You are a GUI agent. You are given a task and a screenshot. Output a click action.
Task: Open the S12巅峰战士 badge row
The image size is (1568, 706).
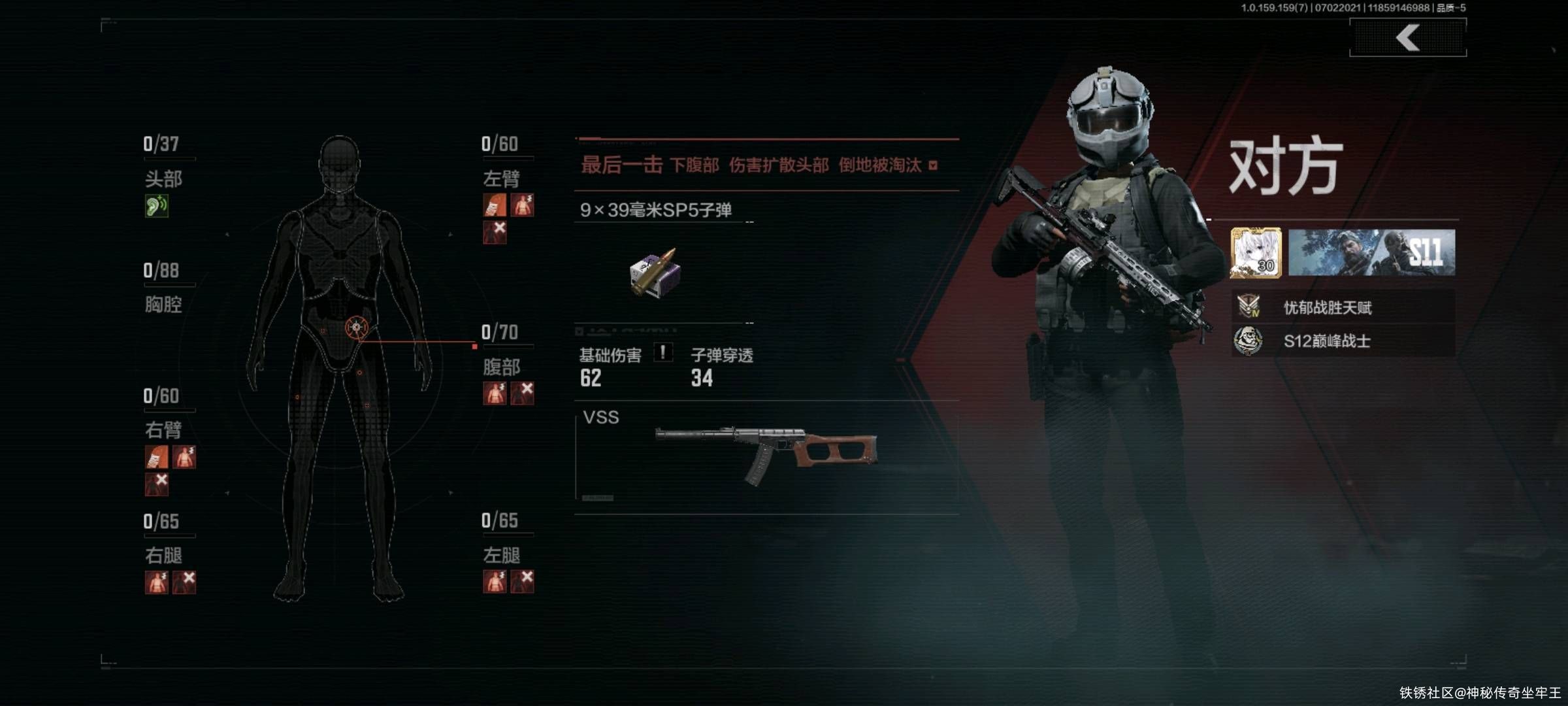tap(1343, 341)
